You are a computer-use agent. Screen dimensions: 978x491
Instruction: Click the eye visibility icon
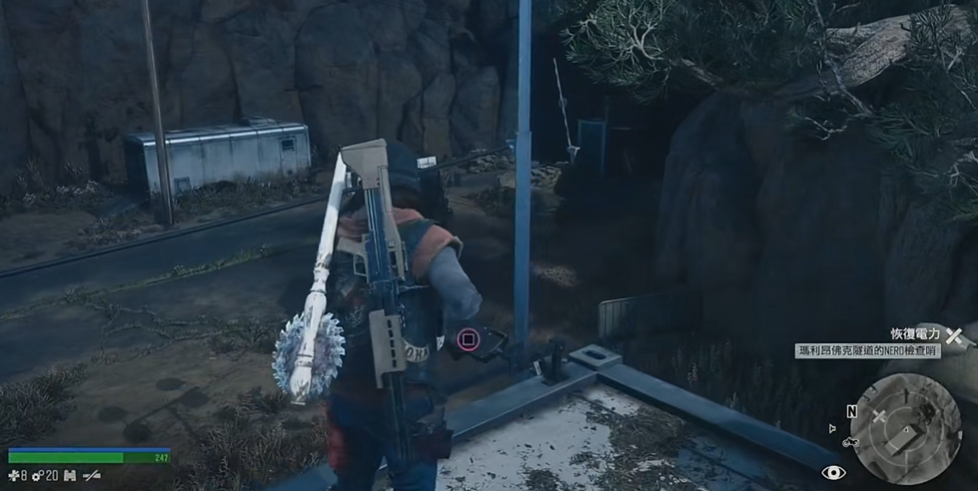(833, 473)
